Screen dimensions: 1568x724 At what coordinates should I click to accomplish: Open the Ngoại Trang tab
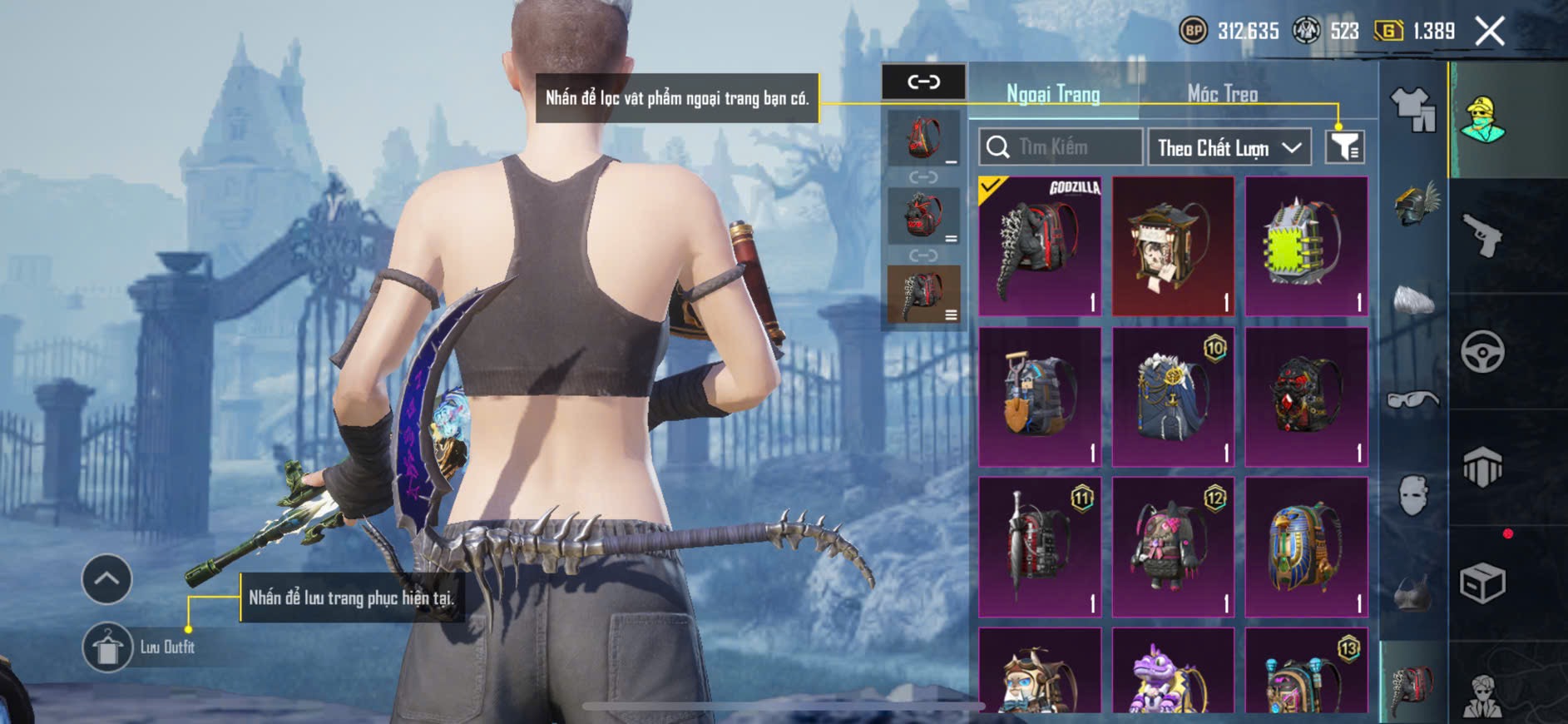click(1053, 94)
